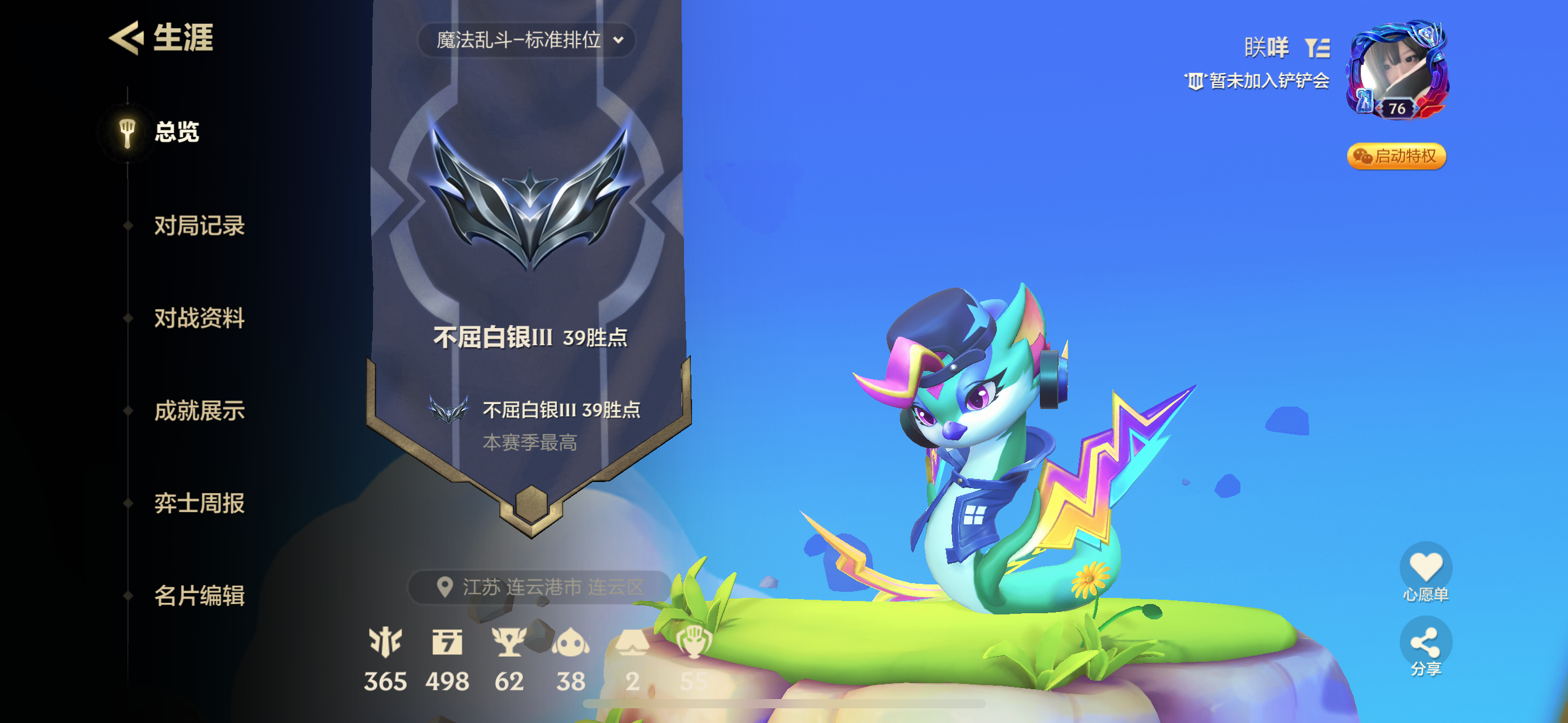Image resolution: width=1568 pixels, height=723 pixels.
Task: Go back from the 生涯 career screen
Action: pyautogui.click(x=127, y=38)
